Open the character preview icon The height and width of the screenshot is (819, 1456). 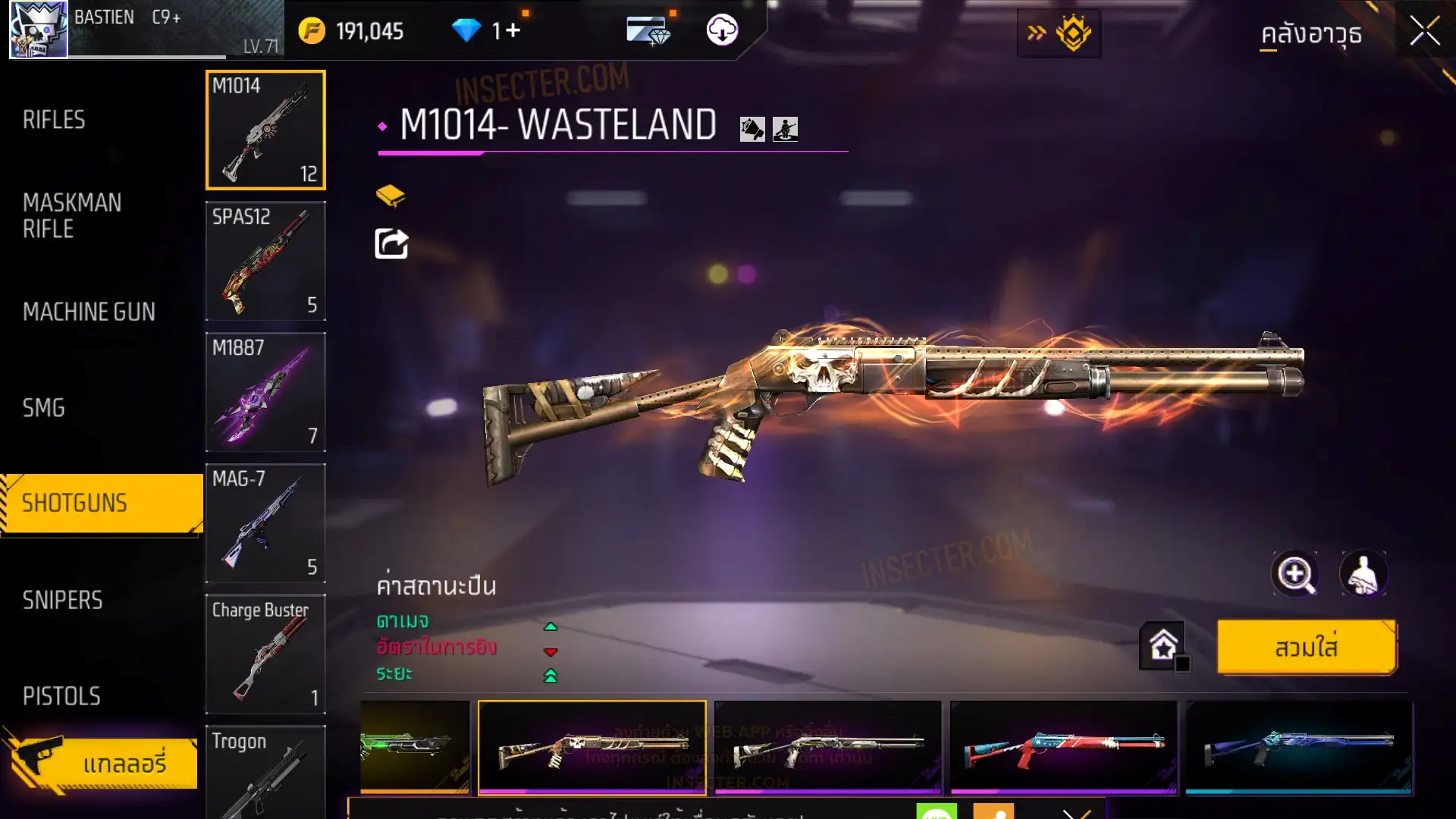[x=1363, y=574]
